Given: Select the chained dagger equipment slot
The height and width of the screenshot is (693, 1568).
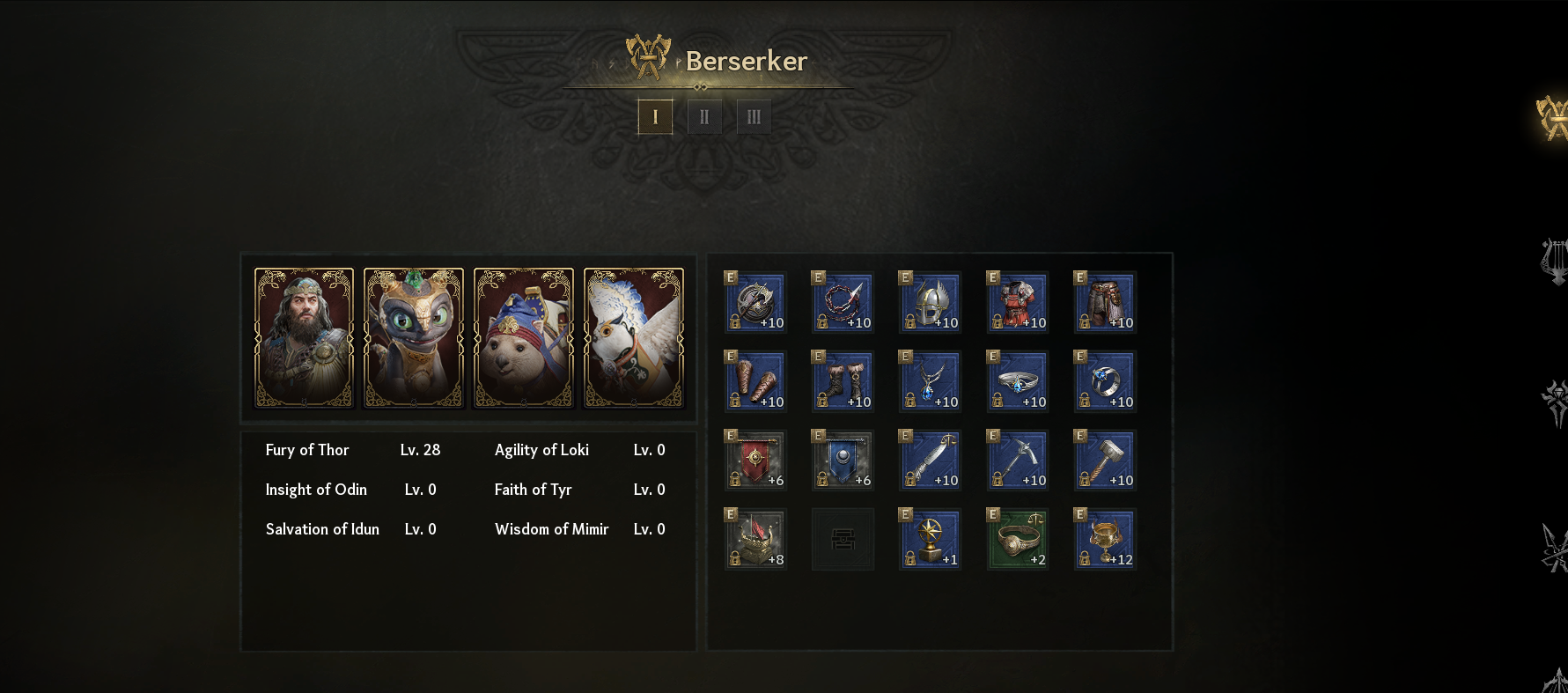Looking at the screenshot, I should point(843,302).
